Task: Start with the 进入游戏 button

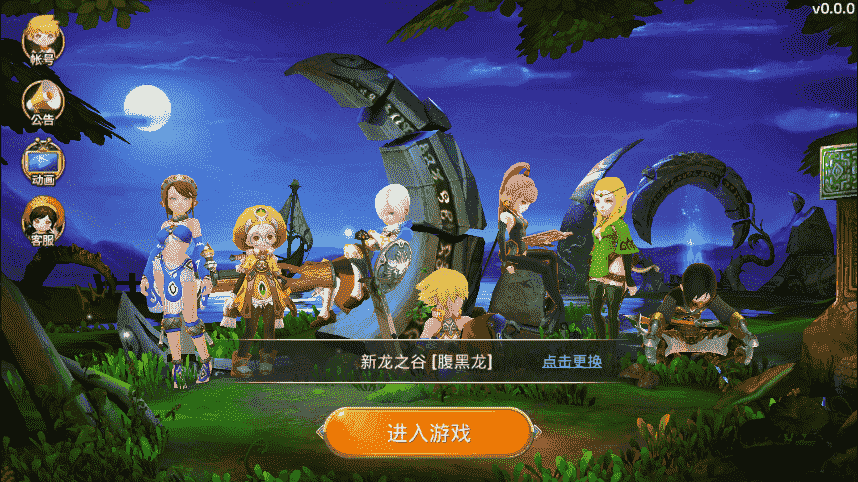Action: click(428, 433)
